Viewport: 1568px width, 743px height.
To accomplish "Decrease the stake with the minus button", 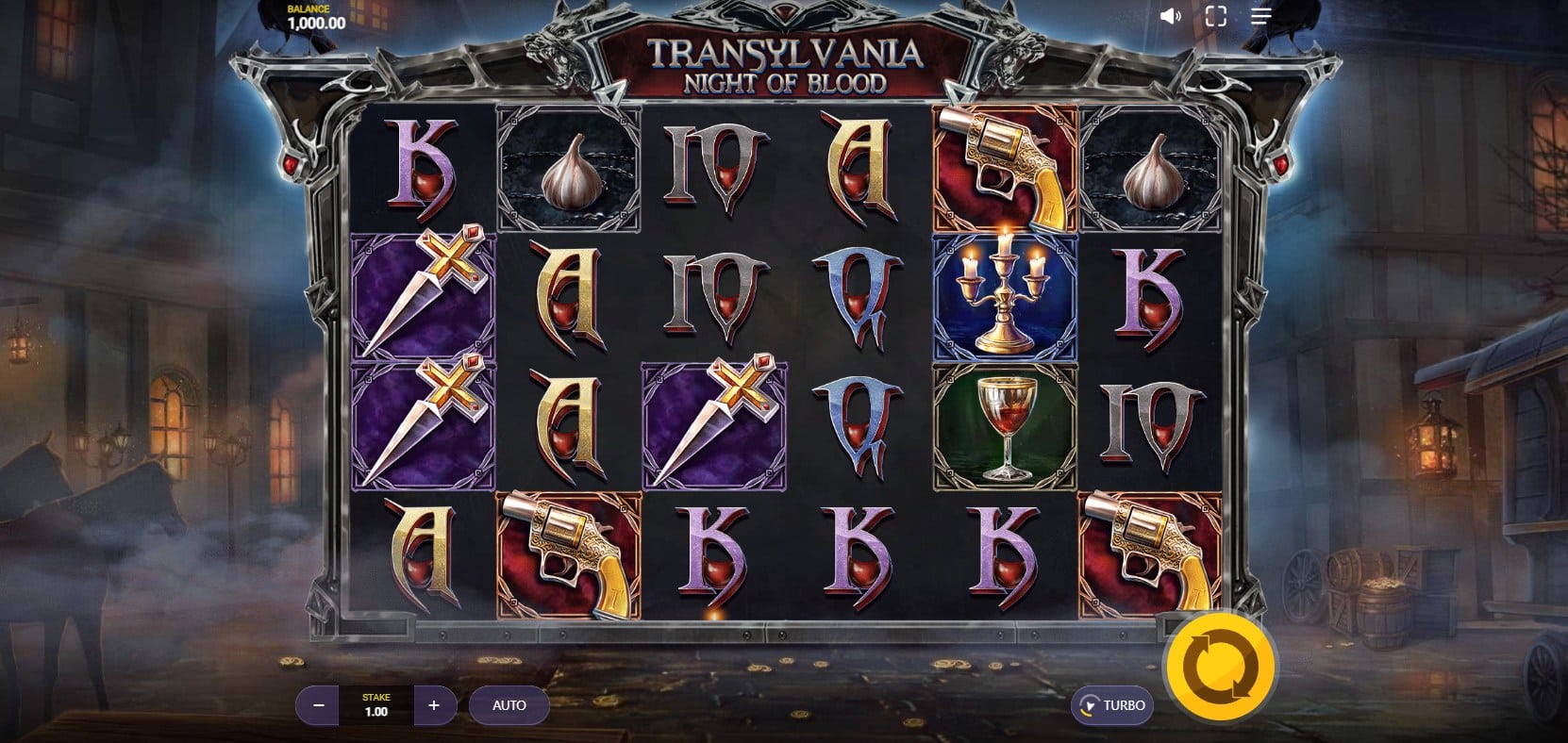I will click(319, 705).
